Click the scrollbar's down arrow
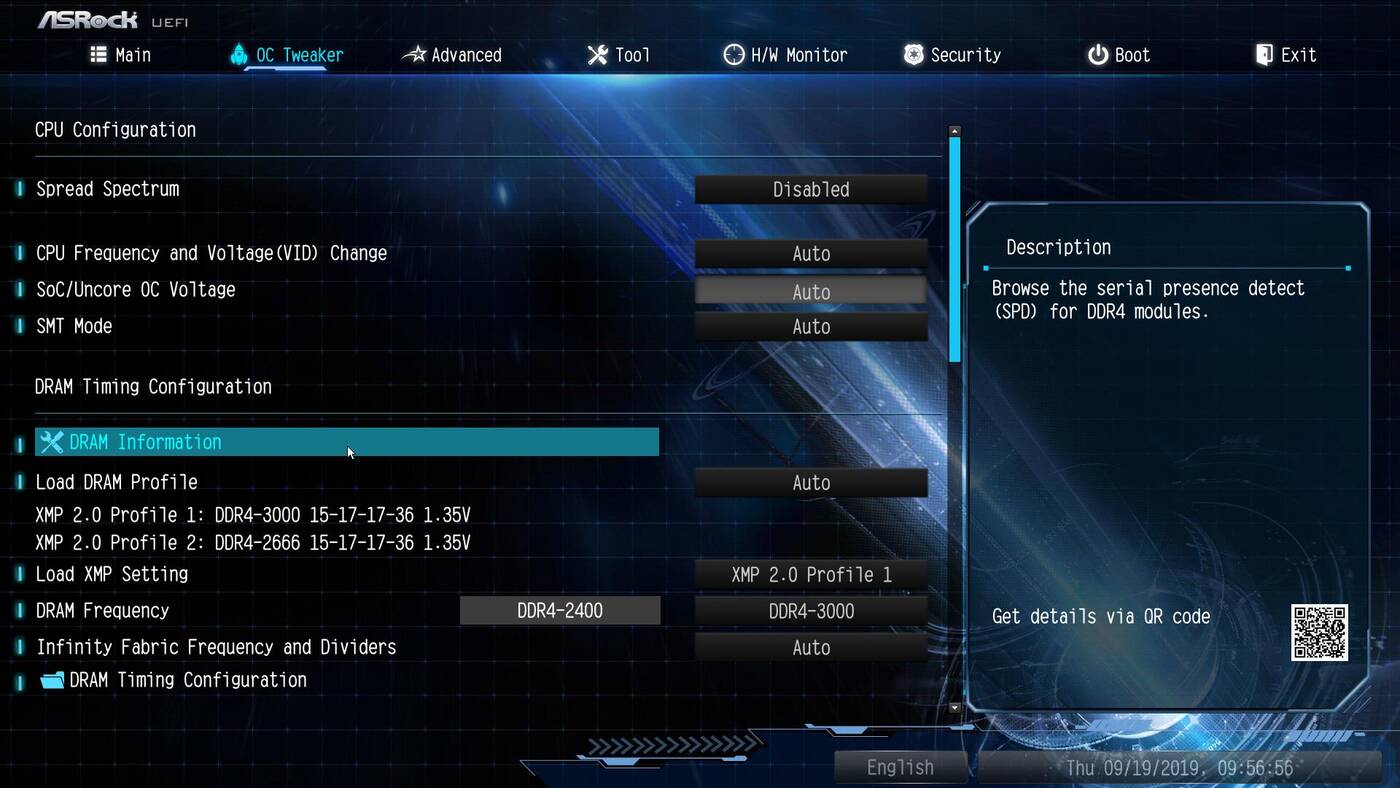 (954, 707)
